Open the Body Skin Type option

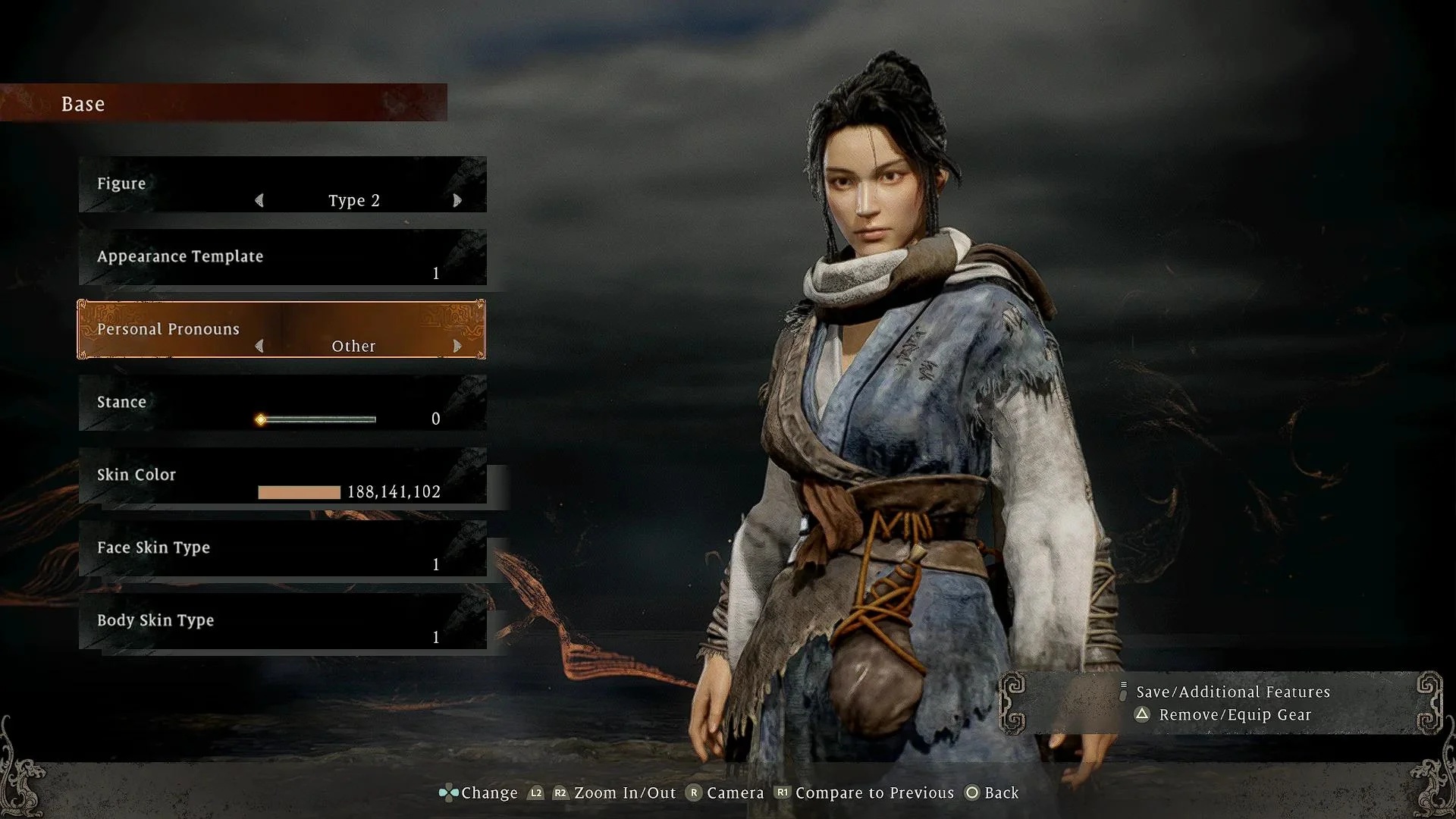(282, 622)
